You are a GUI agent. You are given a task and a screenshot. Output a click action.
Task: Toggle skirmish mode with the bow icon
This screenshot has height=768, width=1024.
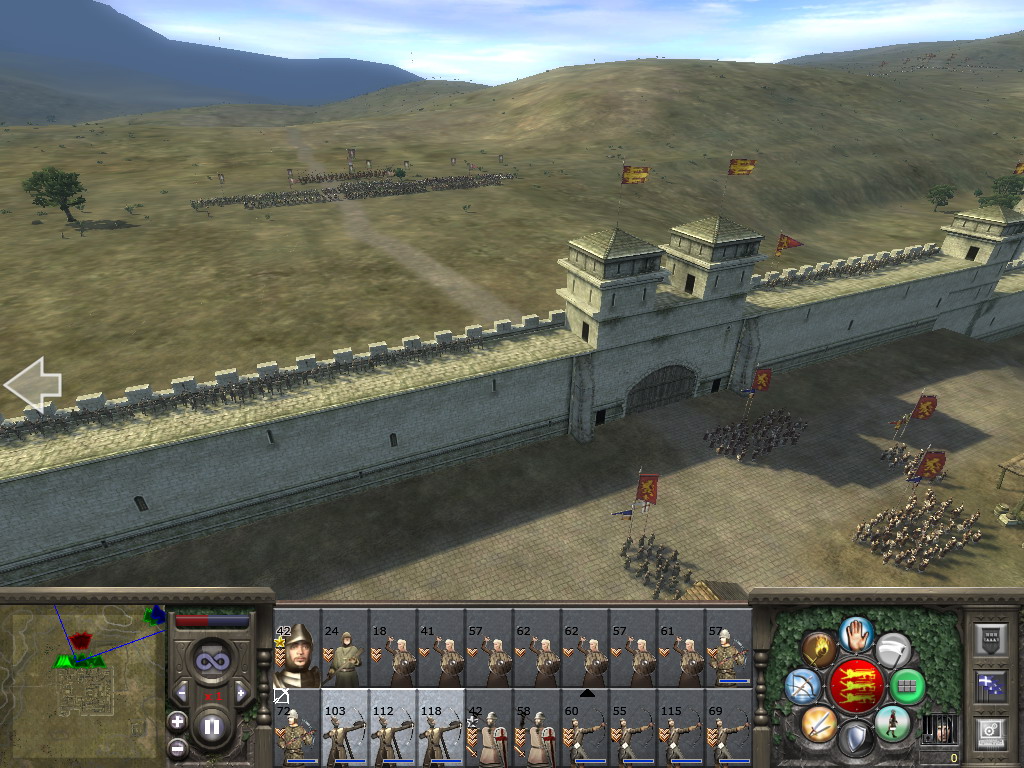click(803, 686)
